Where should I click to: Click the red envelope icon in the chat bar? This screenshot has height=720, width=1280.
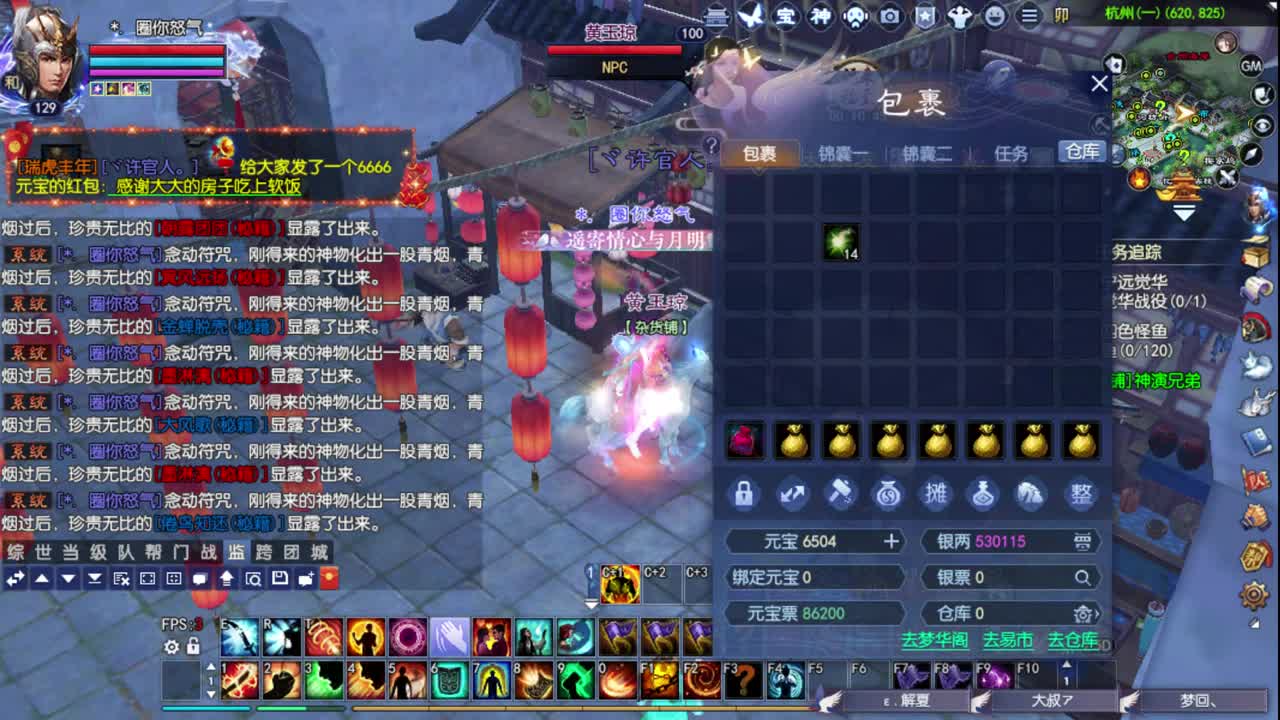pyautogui.click(x=330, y=579)
